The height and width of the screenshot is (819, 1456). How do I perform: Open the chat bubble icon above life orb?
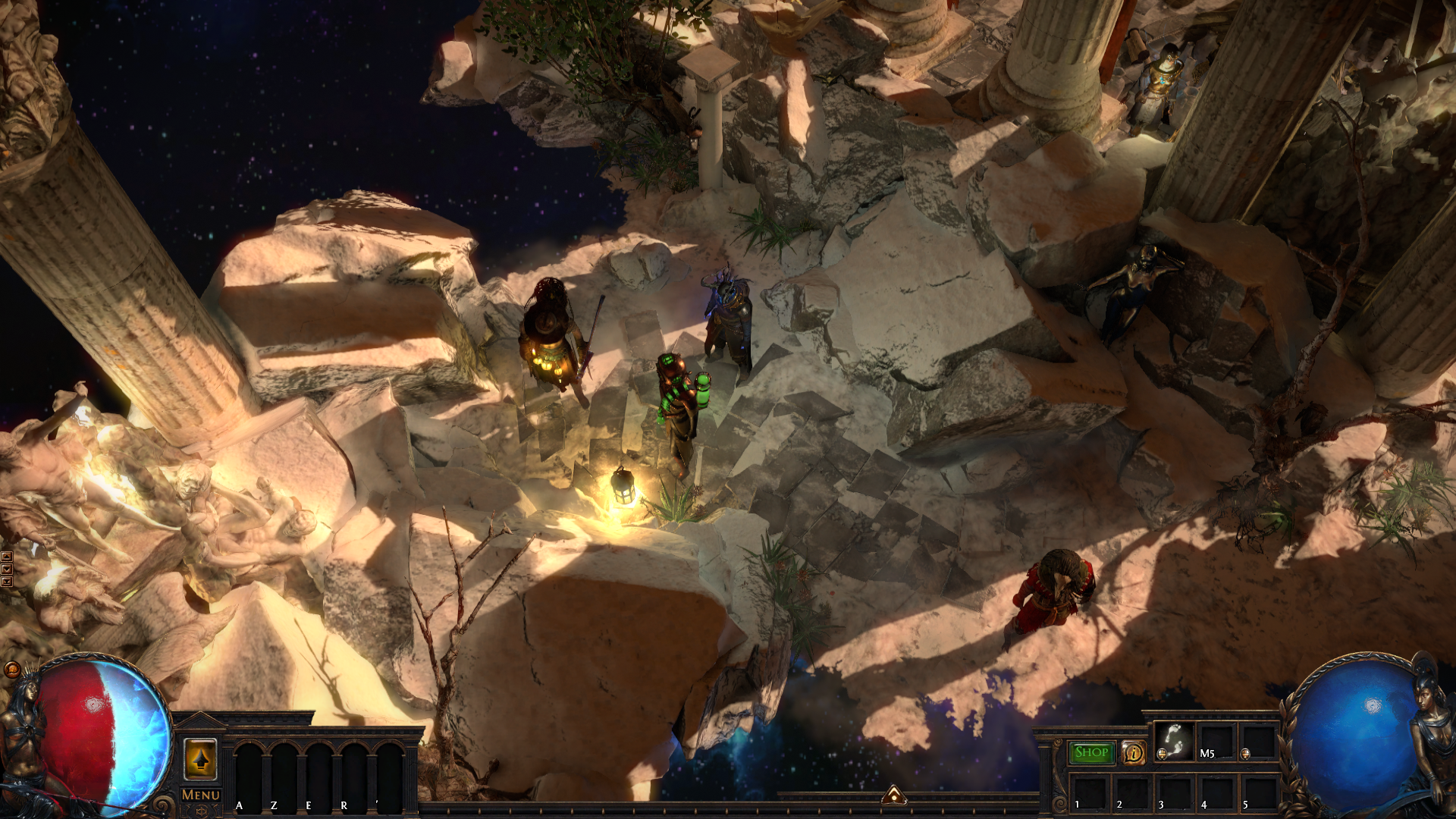[12, 669]
